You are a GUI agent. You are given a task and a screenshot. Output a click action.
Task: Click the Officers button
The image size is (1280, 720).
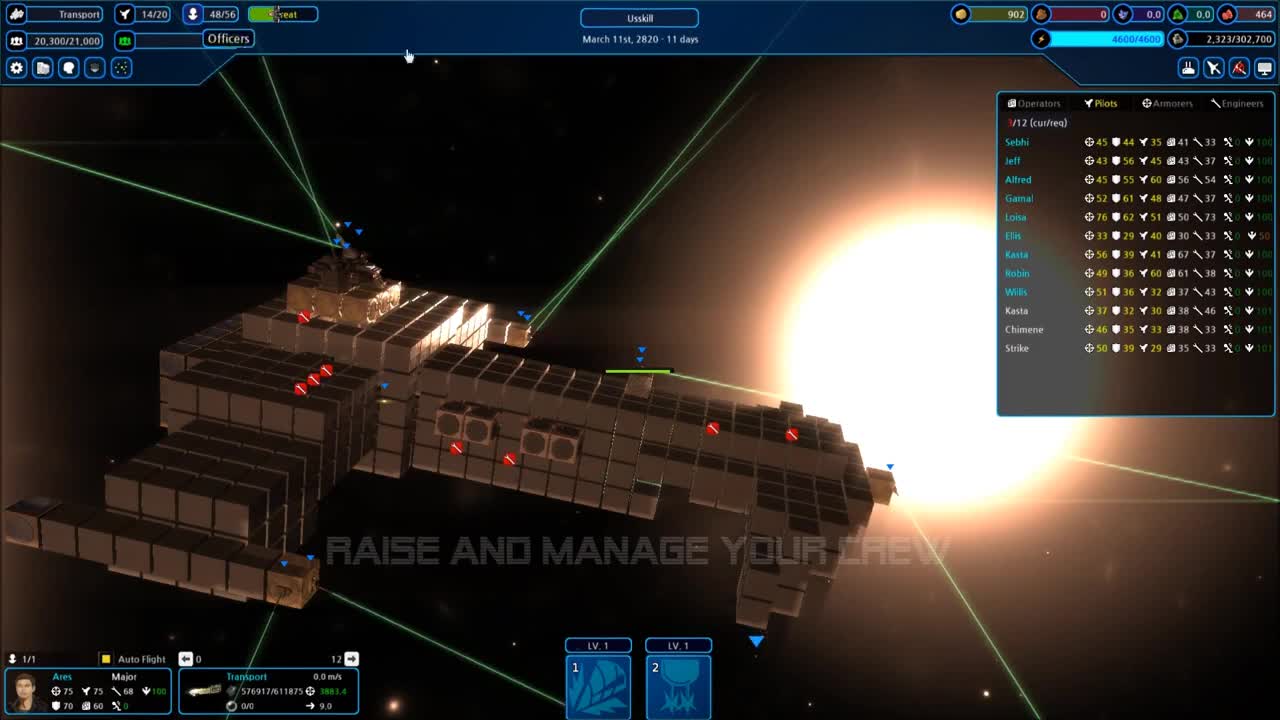pyautogui.click(x=228, y=38)
